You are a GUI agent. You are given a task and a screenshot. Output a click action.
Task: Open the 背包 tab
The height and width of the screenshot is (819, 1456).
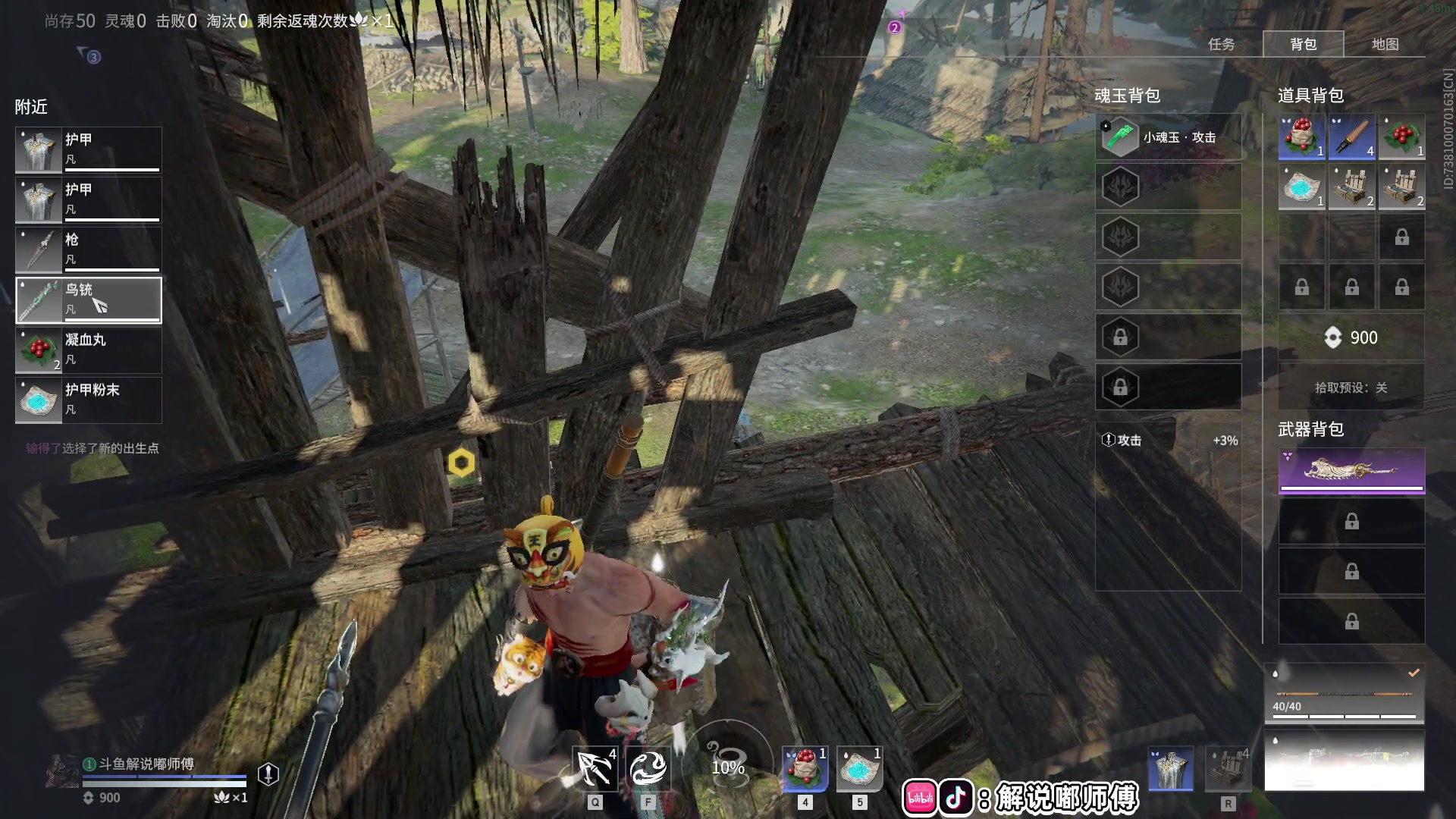pyautogui.click(x=1303, y=44)
